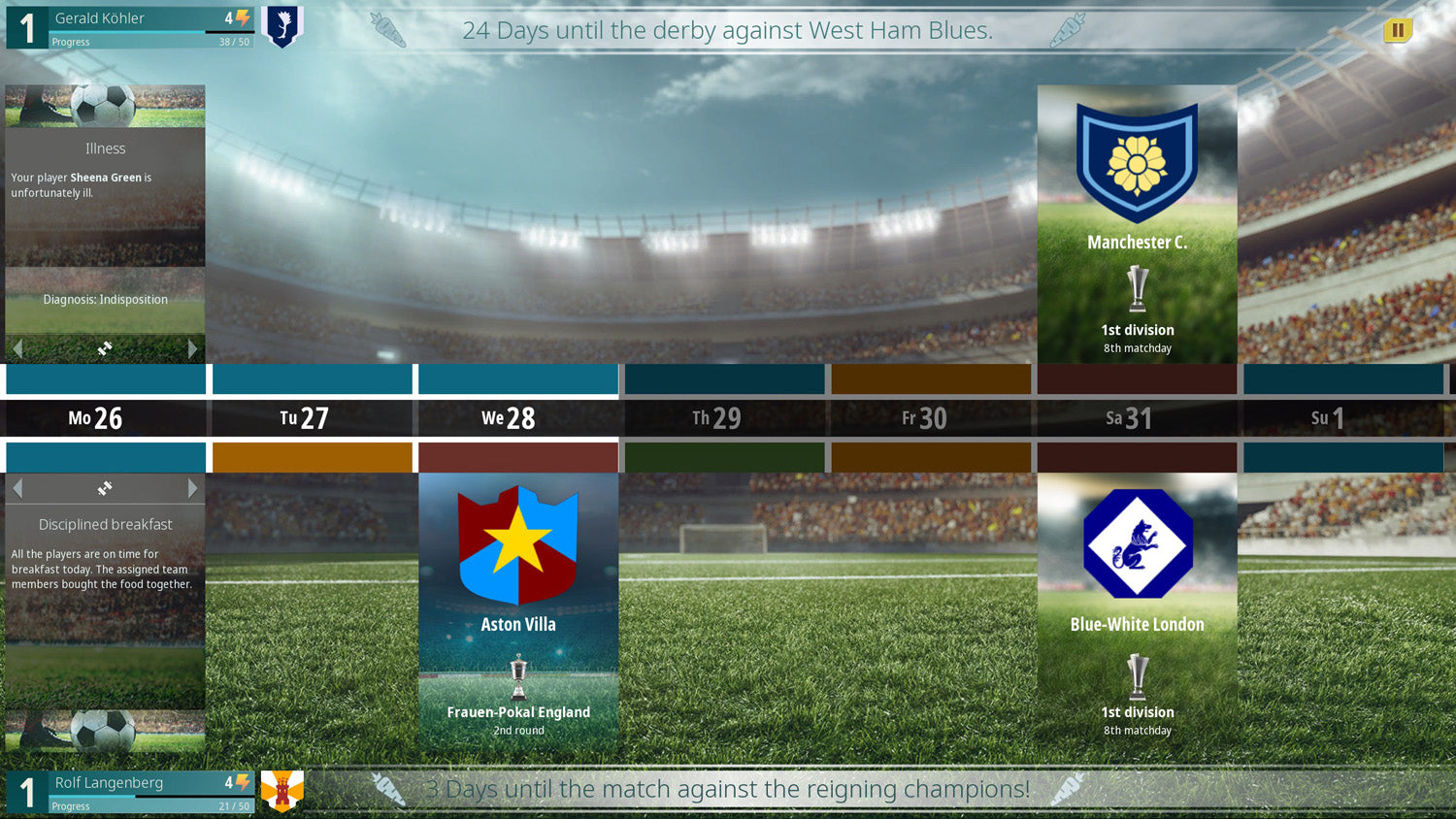This screenshot has width=1456, height=819.
Task: Click the trophy under Manchester C.
Action: 1137,291
